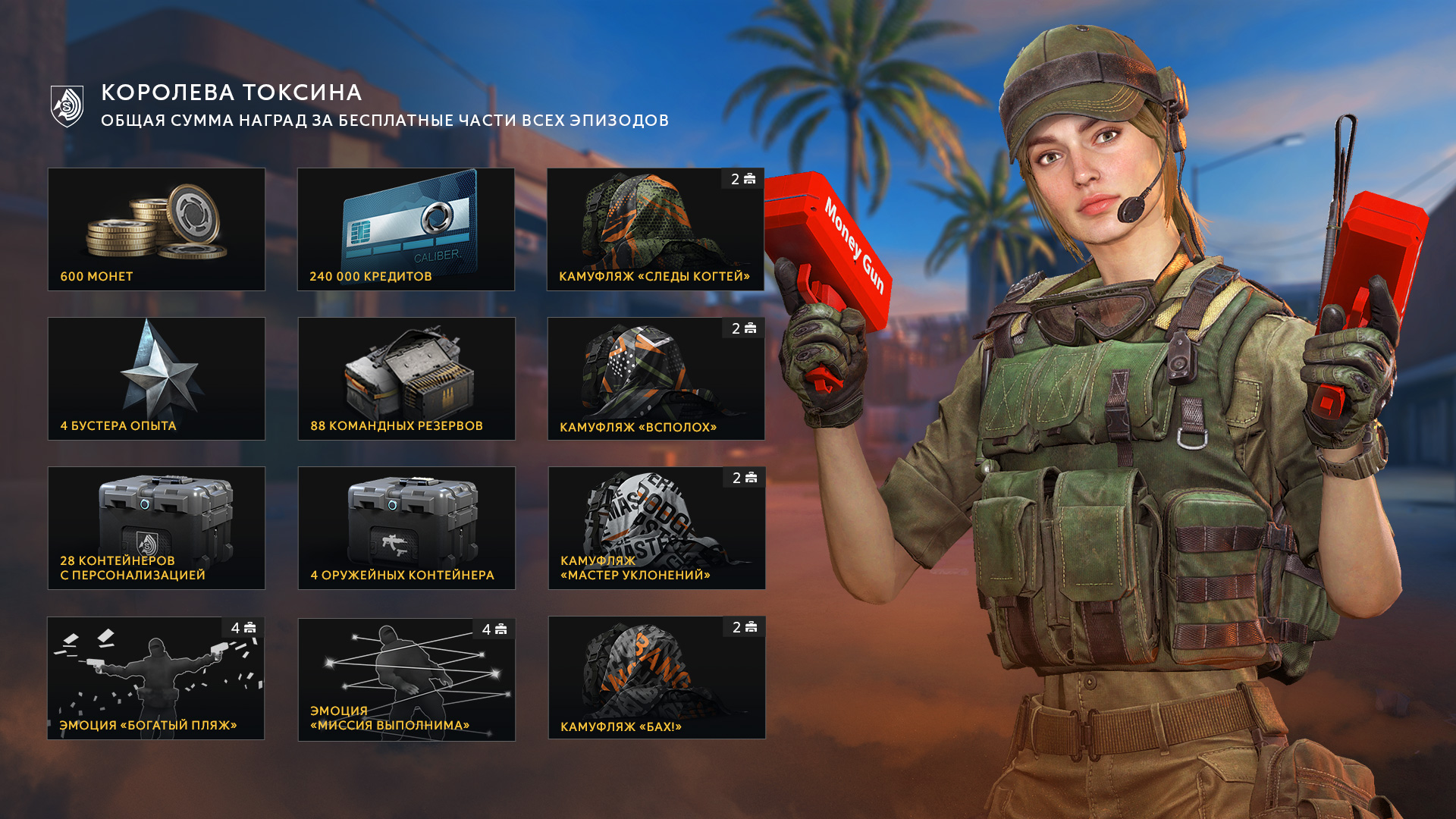
Task: Choose the 240 000 Кредитов card tile
Action: (x=406, y=229)
